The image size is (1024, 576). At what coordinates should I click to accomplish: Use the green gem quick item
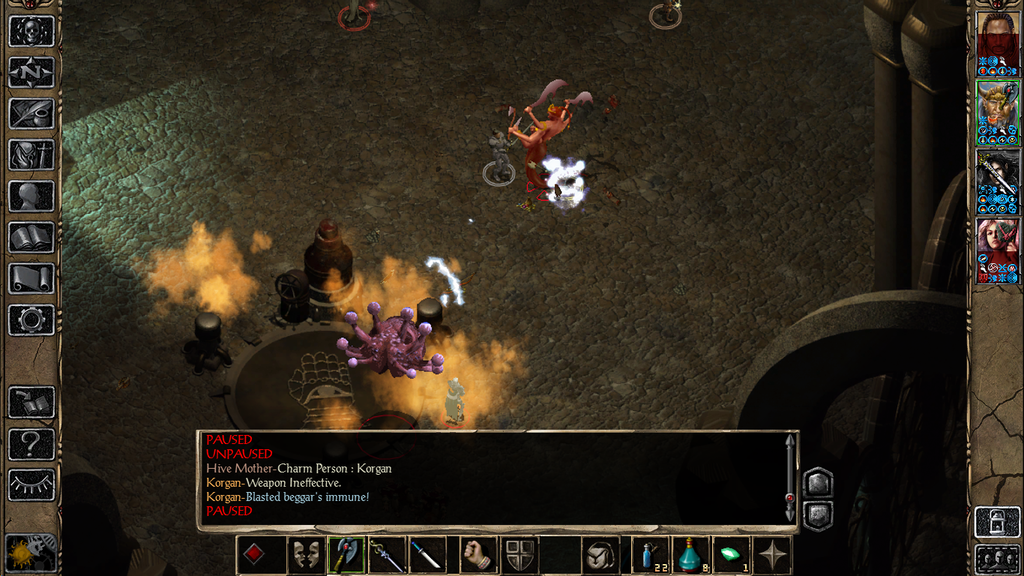point(732,555)
